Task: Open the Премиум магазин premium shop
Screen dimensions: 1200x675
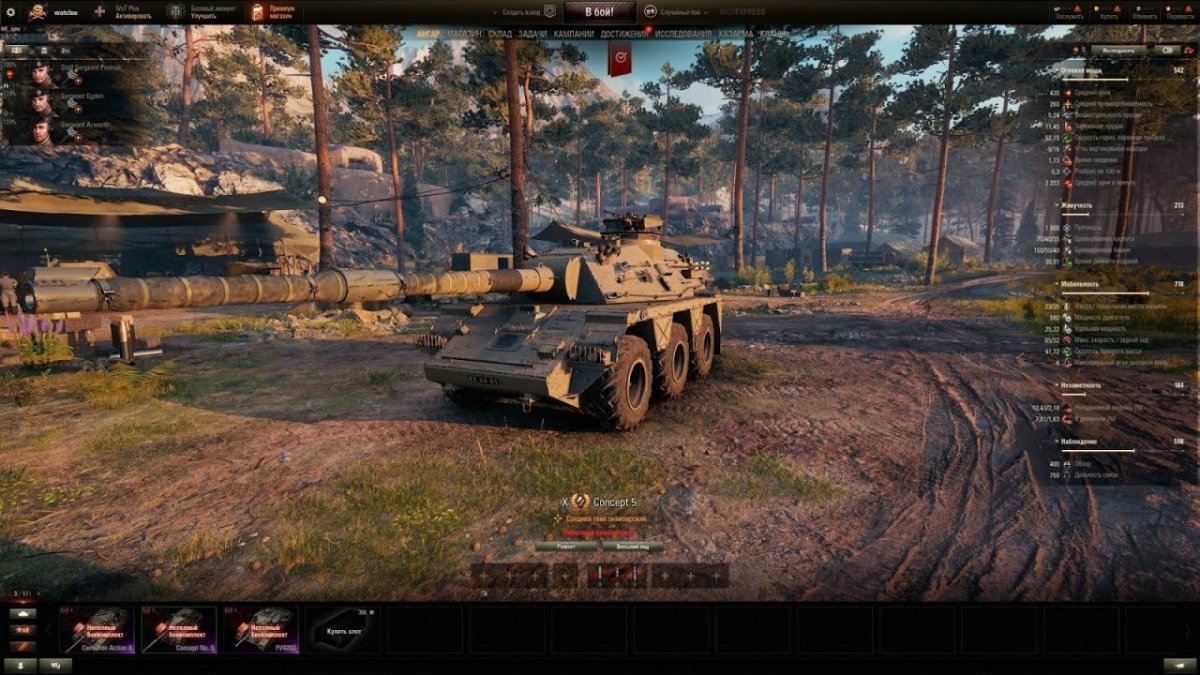Action: pos(282,12)
